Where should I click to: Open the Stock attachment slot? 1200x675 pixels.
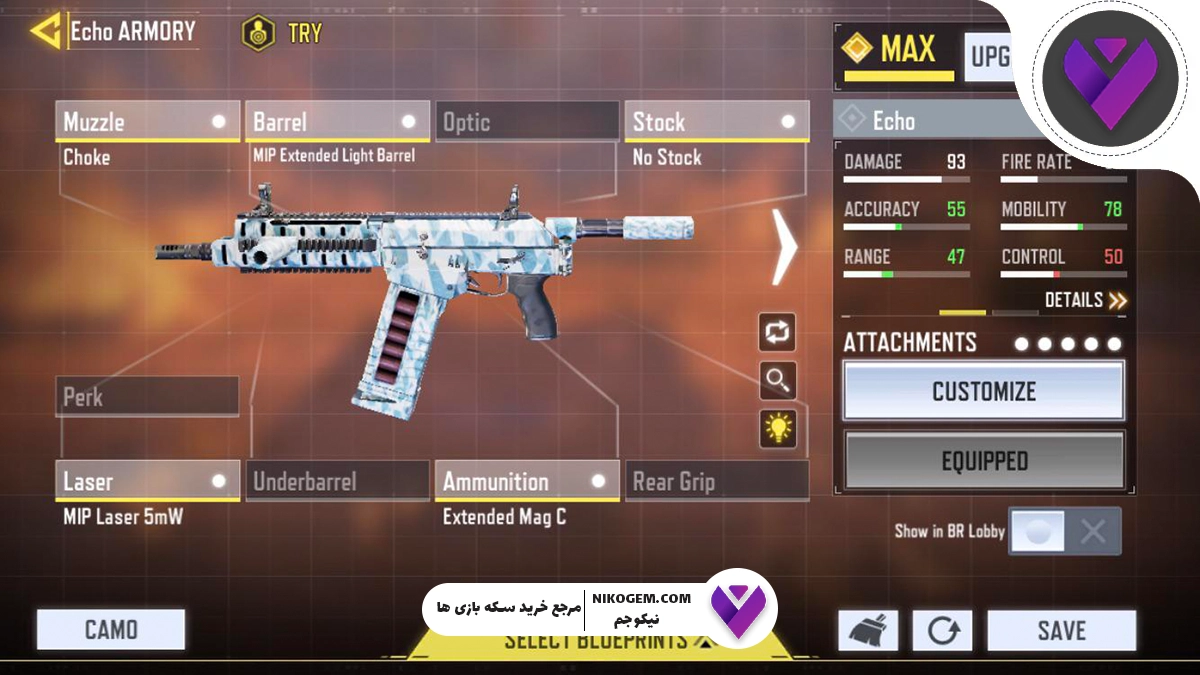[x=716, y=122]
